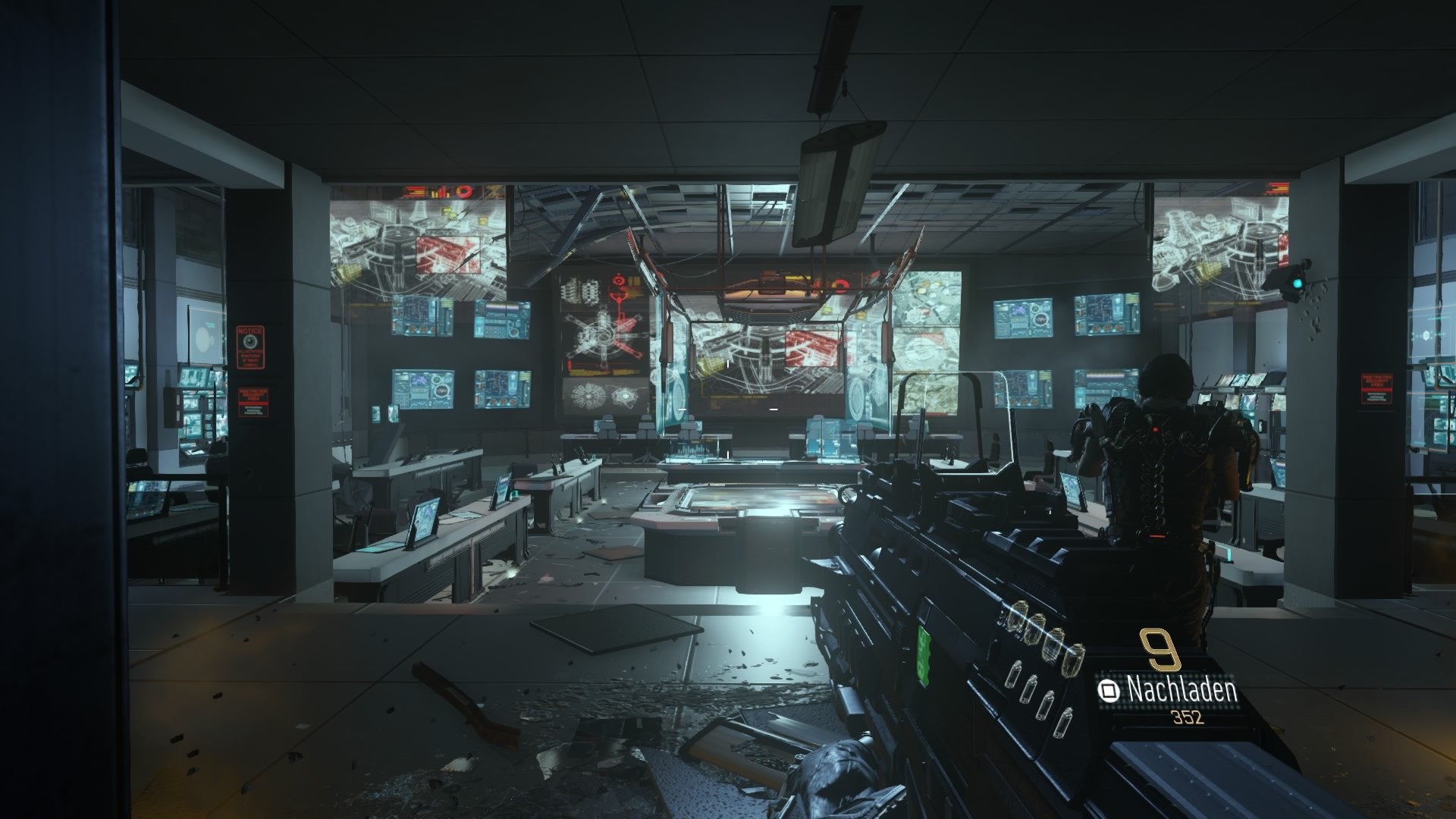Click the red stripe on the left restricted area sign
Screen dimensions: 1456x819
tap(253, 403)
